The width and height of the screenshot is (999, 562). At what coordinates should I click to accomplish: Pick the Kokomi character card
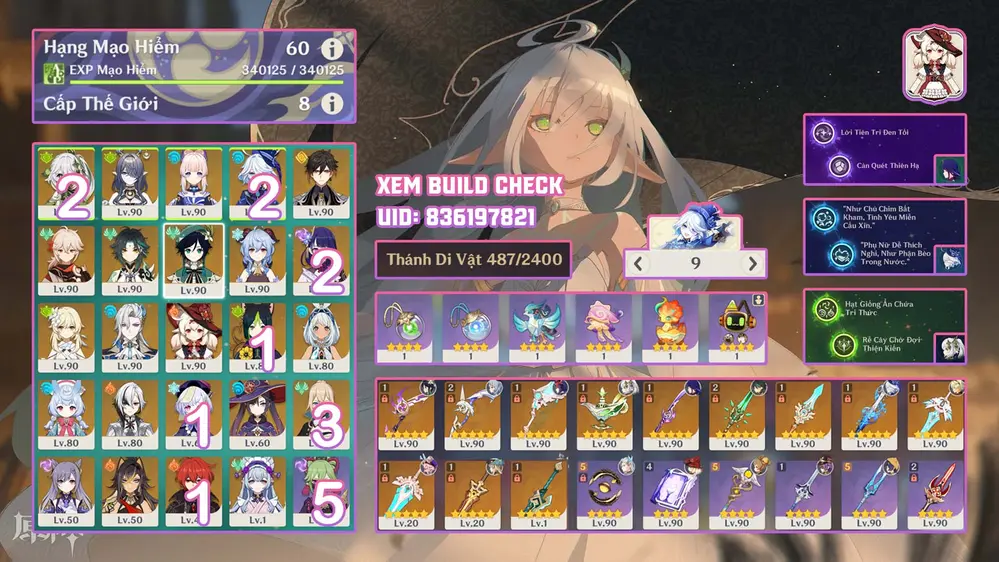192,183
